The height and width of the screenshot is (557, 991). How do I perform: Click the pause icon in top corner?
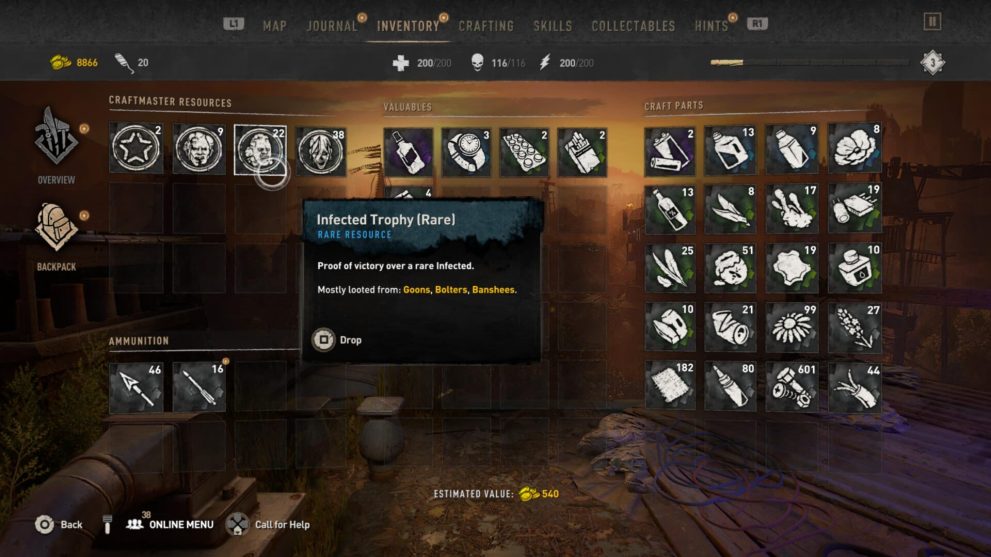[932, 22]
